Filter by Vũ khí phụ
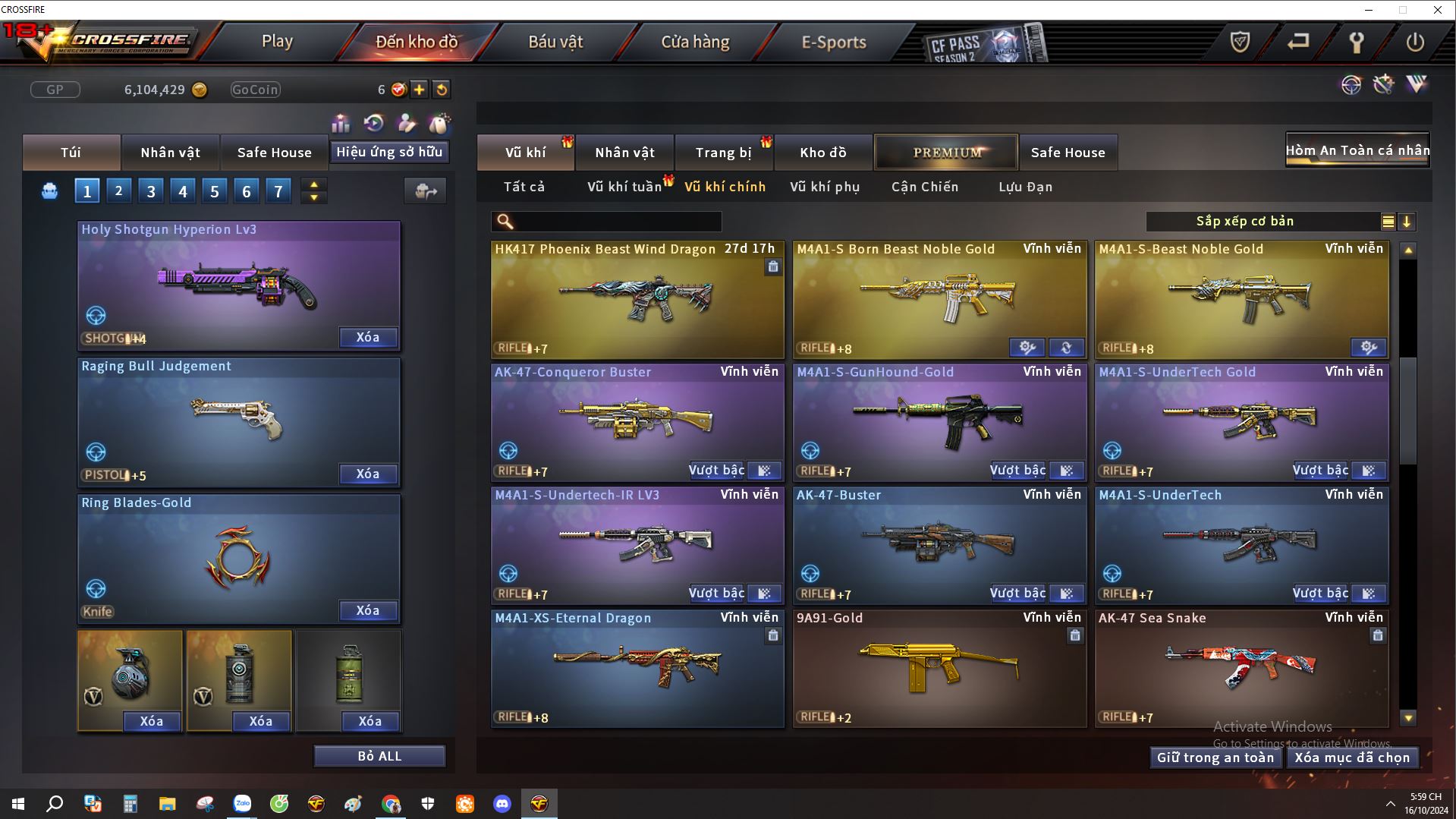Viewport: 1456px width, 819px height. [825, 187]
